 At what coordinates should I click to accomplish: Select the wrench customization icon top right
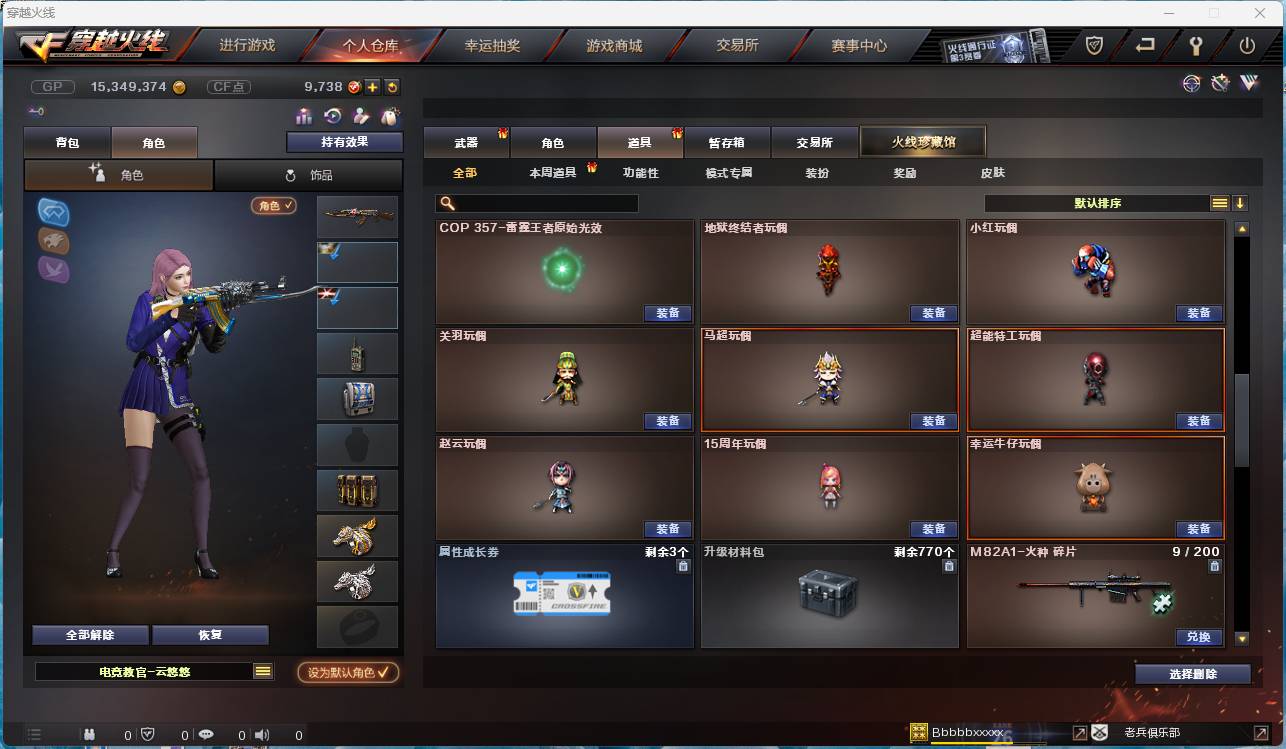point(1220,84)
